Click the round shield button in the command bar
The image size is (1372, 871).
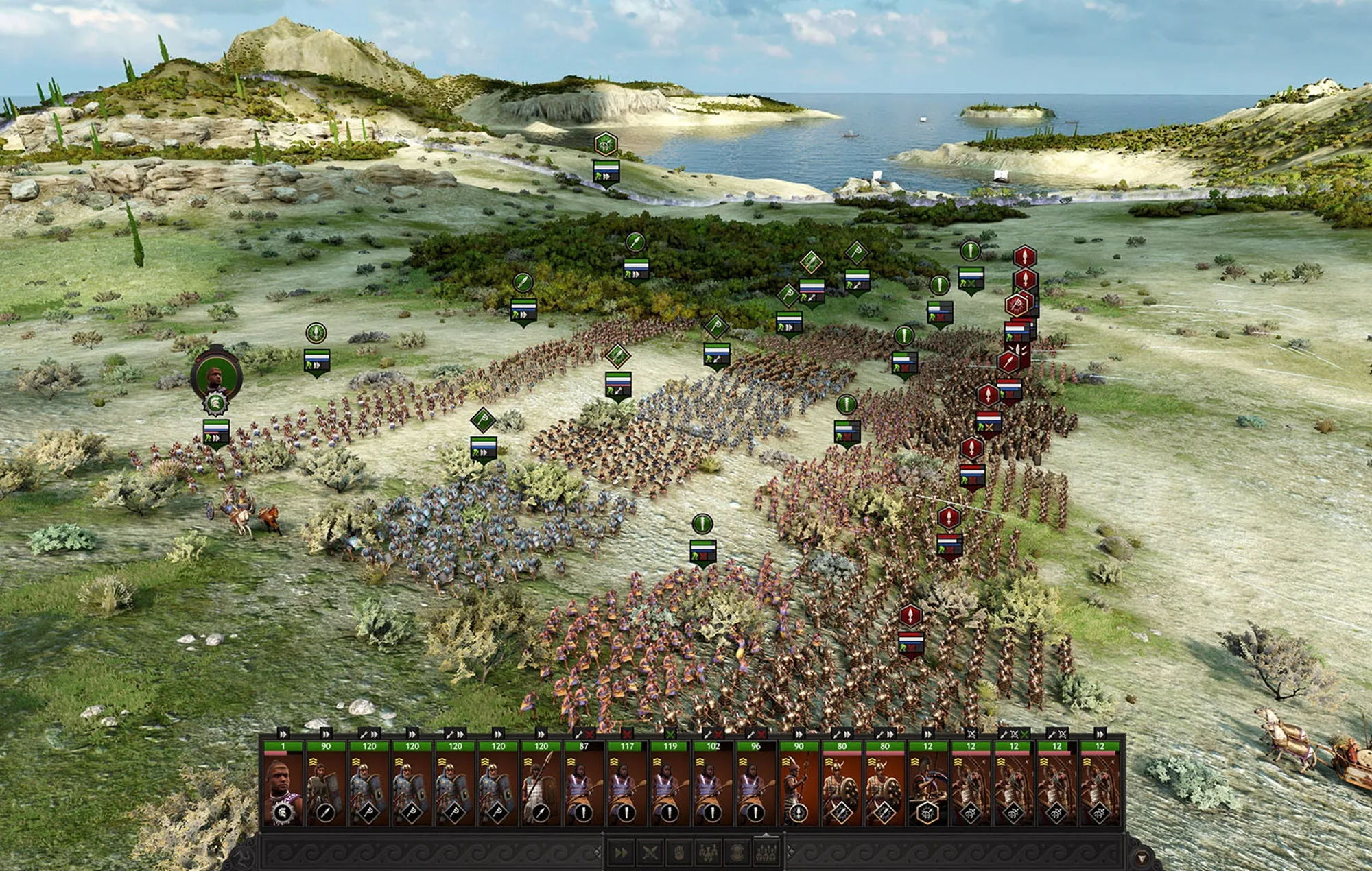(x=737, y=852)
